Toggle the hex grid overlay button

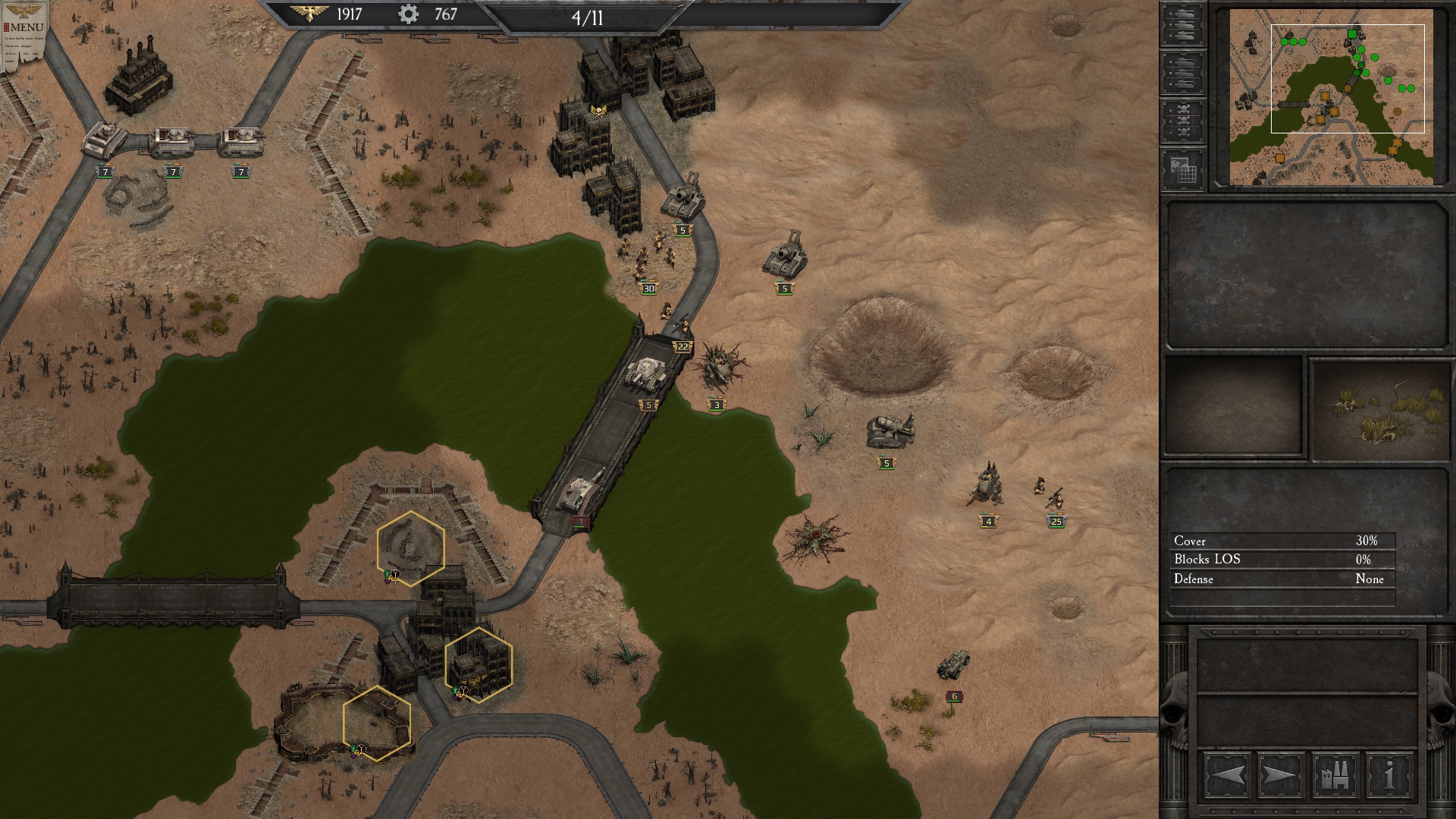coord(1182,169)
